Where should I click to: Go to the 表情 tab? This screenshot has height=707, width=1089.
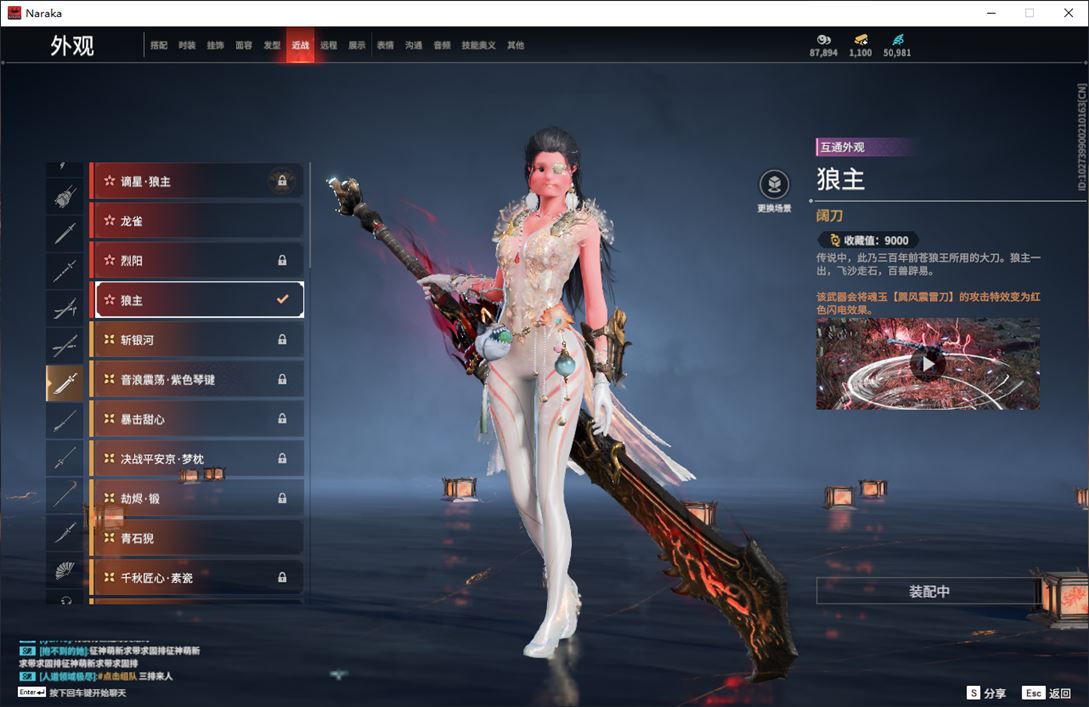pyautogui.click(x=385, y=46)
